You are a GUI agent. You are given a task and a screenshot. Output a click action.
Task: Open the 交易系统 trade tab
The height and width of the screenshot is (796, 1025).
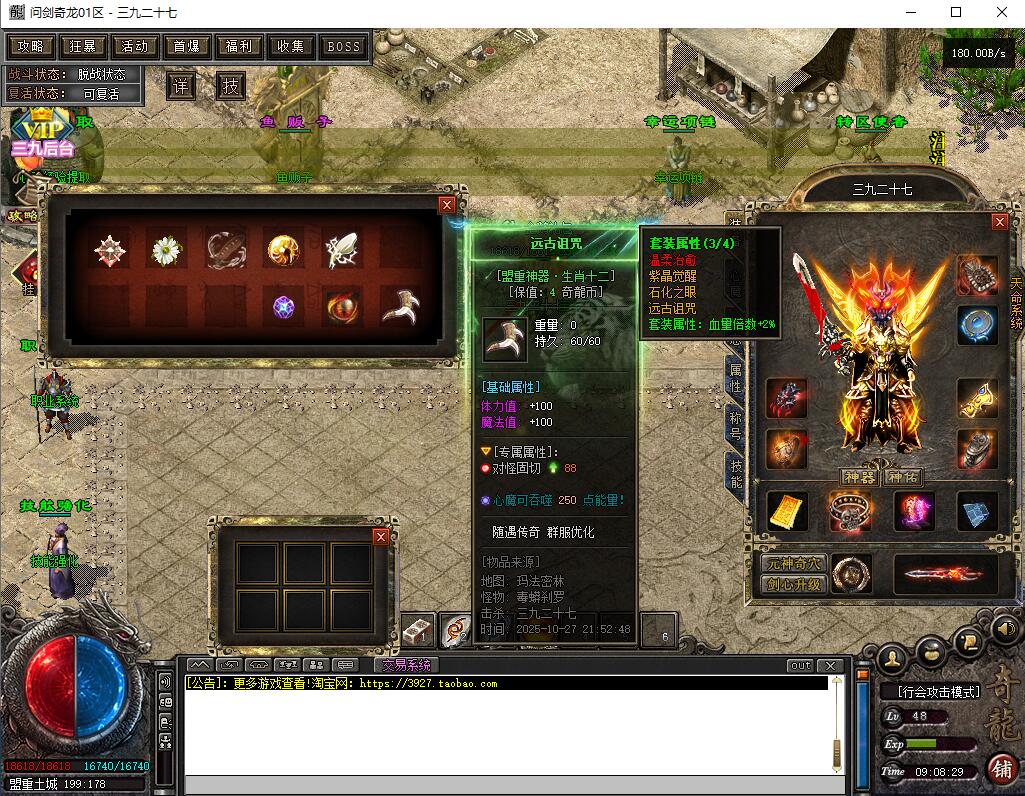pyautogui.click(x=406, y=665)
